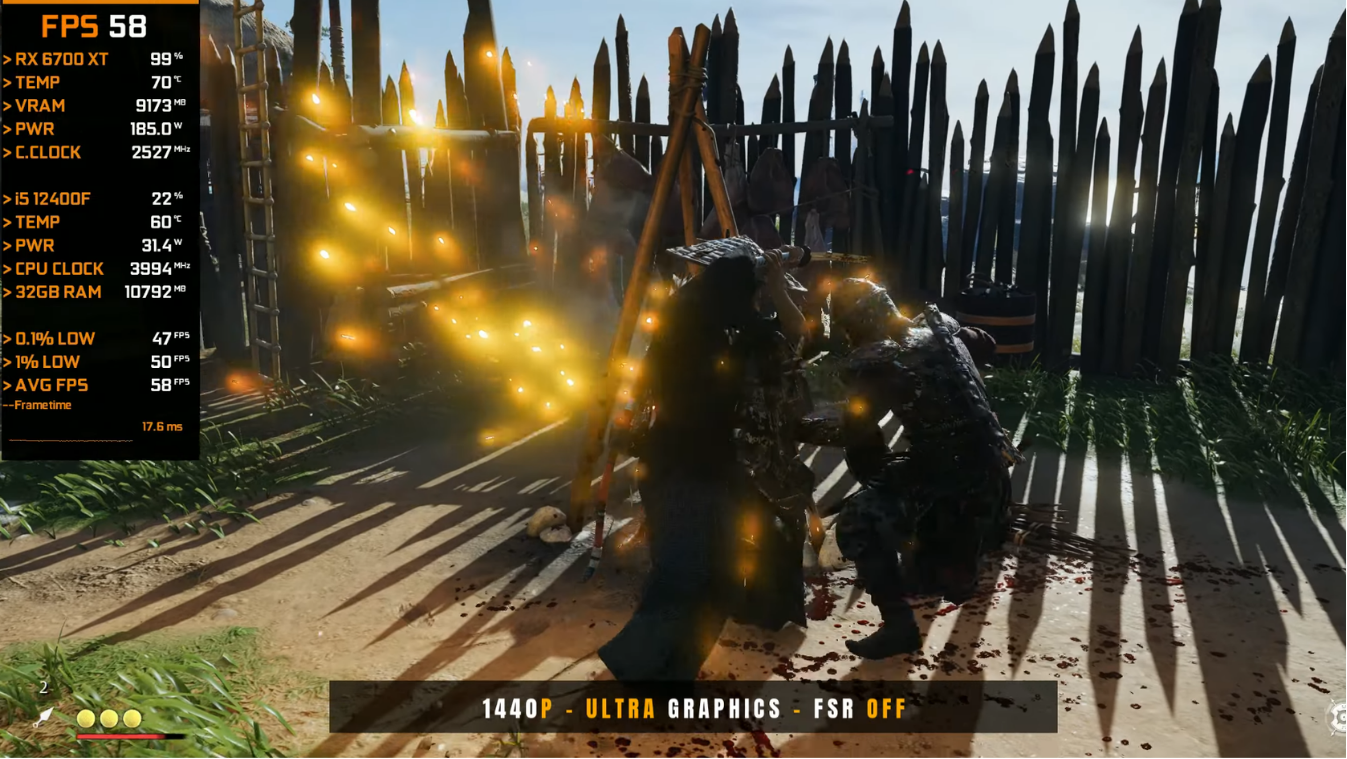Select the 32GB RAM stat row
Image resolution: width=1347 pixels, height=759 pixels.
point(56,292)
